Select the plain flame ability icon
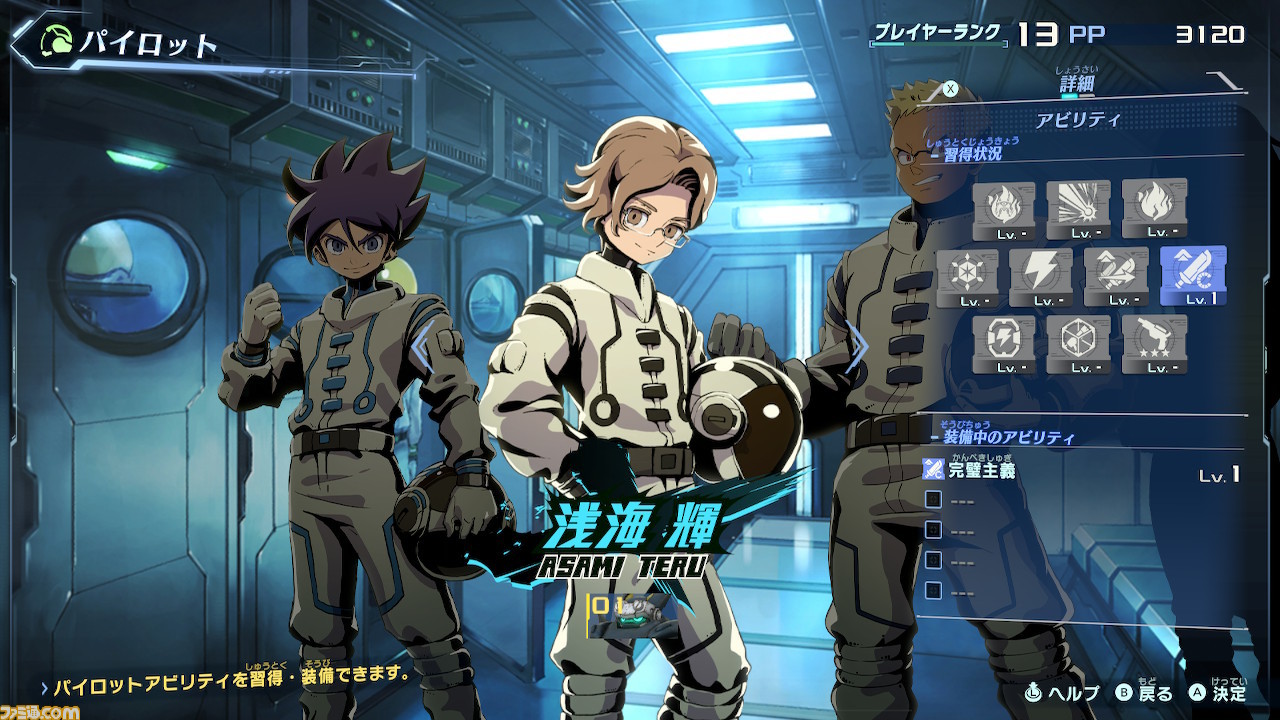 coord(1154,209)
